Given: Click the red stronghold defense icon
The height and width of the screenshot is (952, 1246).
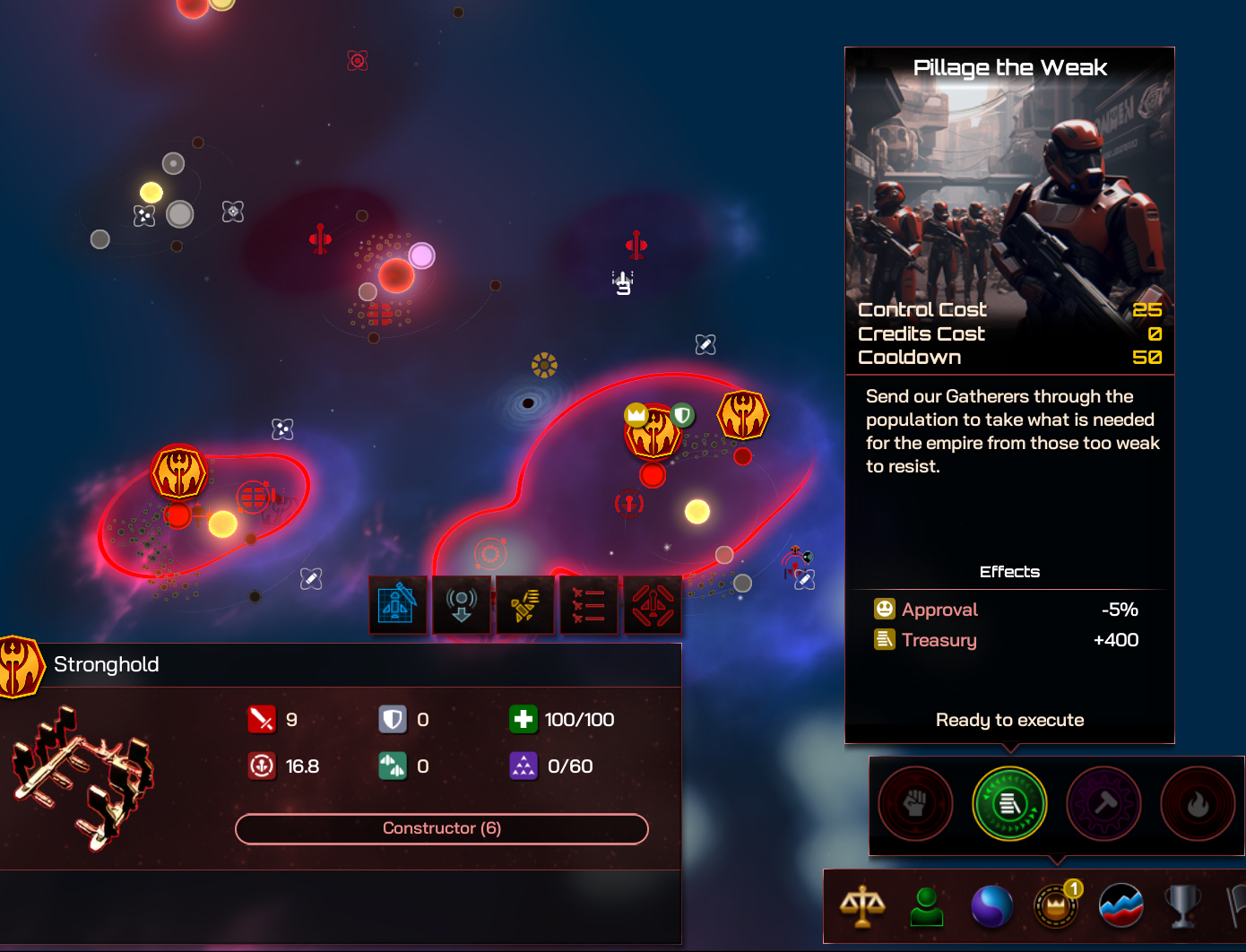Looking at the screenshot, I should pos(653,605).
